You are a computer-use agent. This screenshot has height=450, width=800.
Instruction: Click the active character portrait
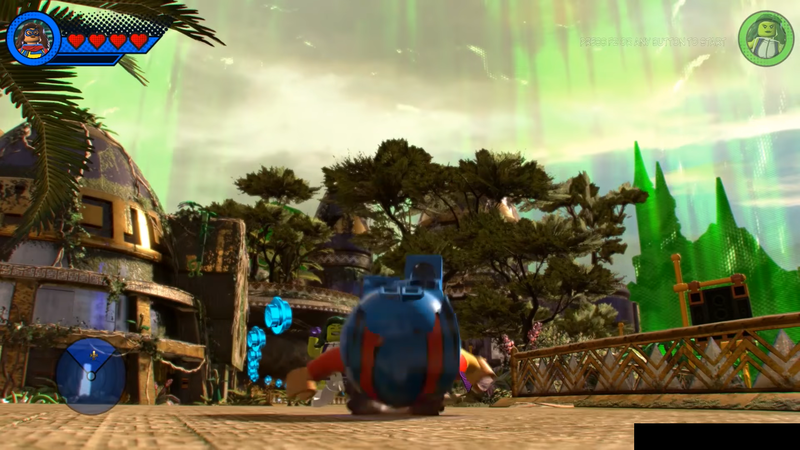click(33, 39)
